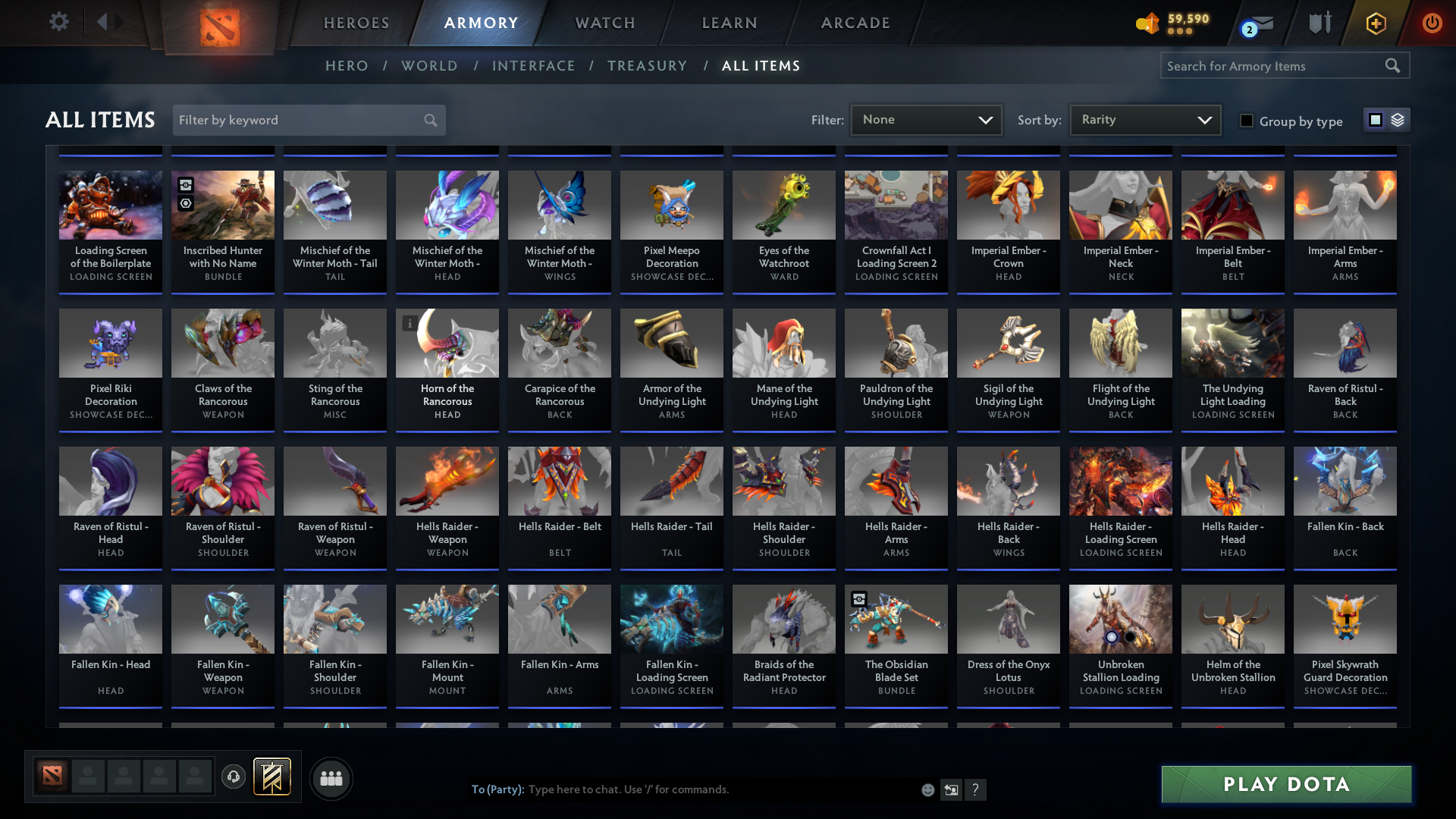The image size is (1456, 819).
Task: Toggle the grid view square icon
Action: click(1376, 119)
